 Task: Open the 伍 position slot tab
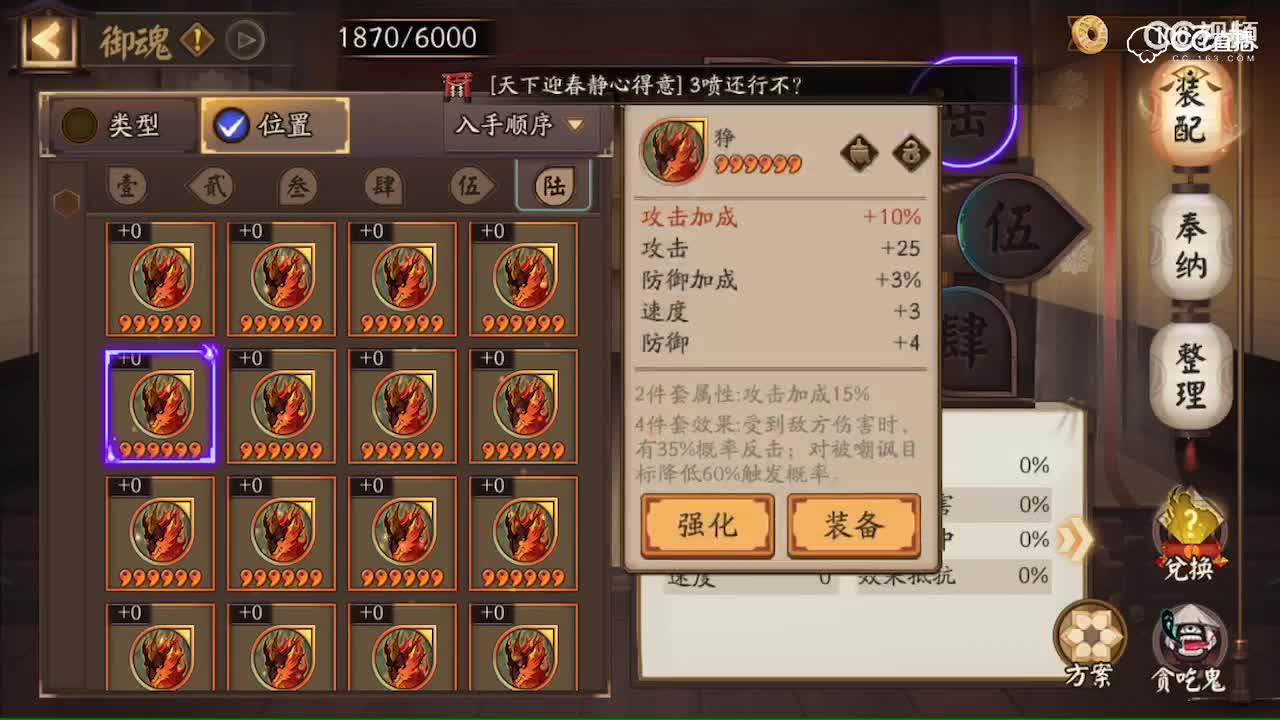(x=470, y=186)
